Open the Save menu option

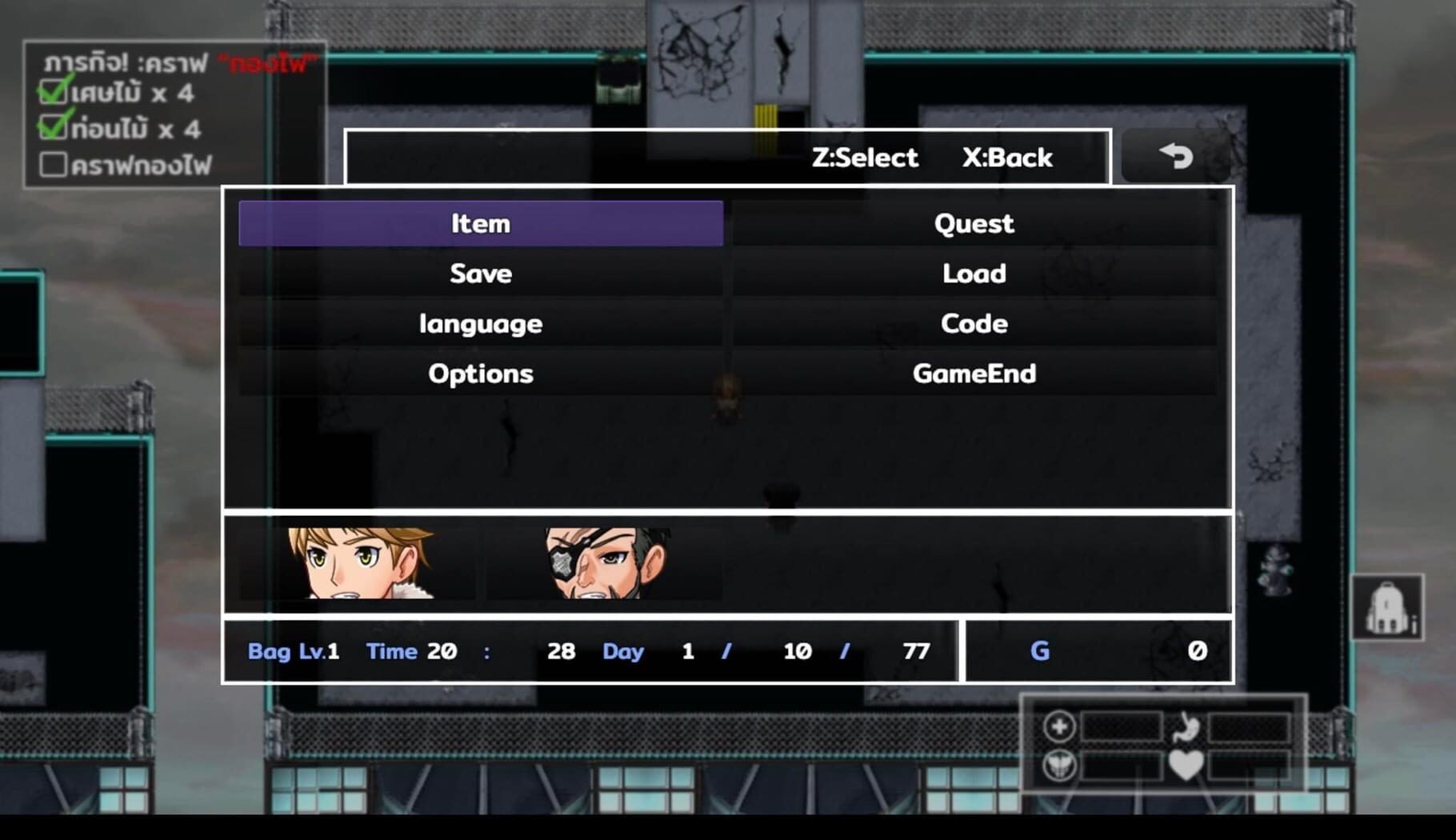click(480, 274)
